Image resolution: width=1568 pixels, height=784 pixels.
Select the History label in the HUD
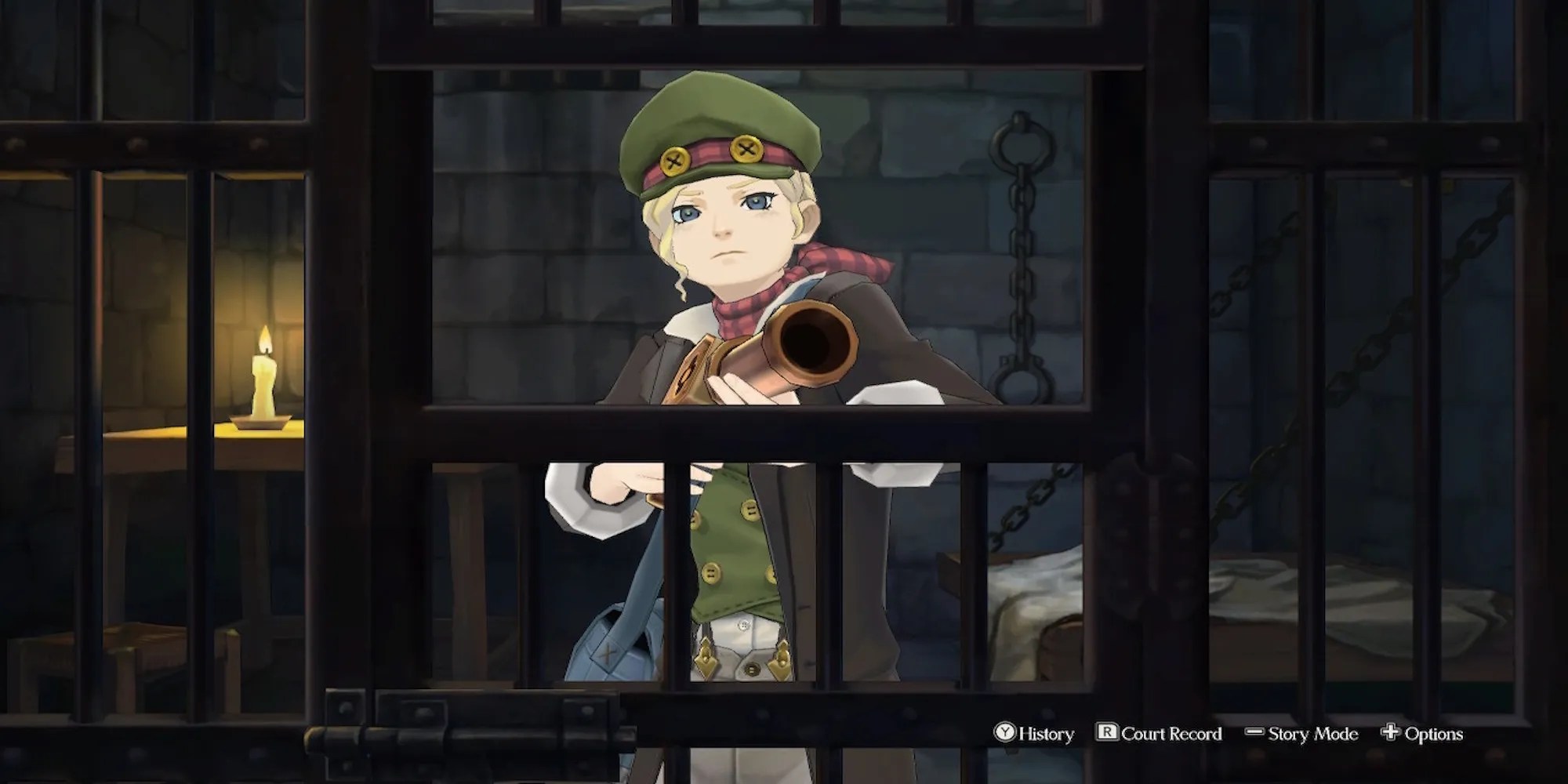[1047, 733]
